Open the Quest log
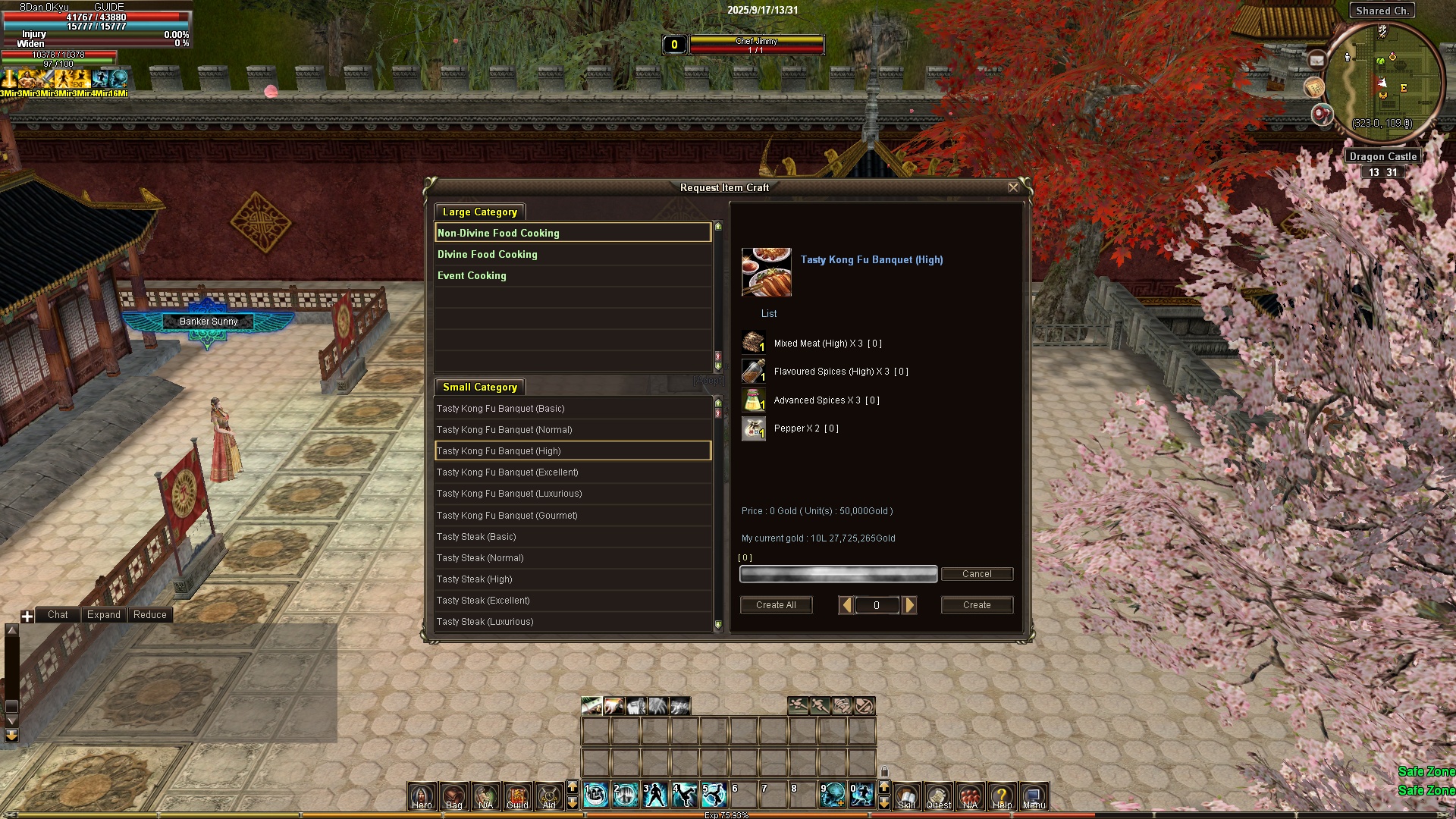This screenshot has height=819, width=1456. coord(938,796)
